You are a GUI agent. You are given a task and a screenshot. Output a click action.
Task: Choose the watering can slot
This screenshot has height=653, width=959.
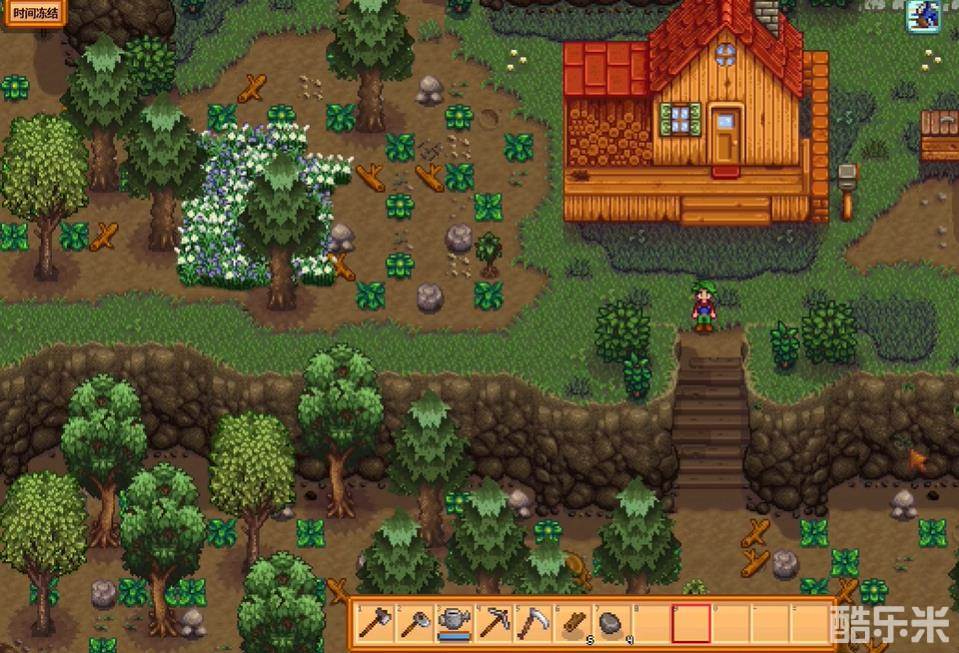click(x=453, y=623)
